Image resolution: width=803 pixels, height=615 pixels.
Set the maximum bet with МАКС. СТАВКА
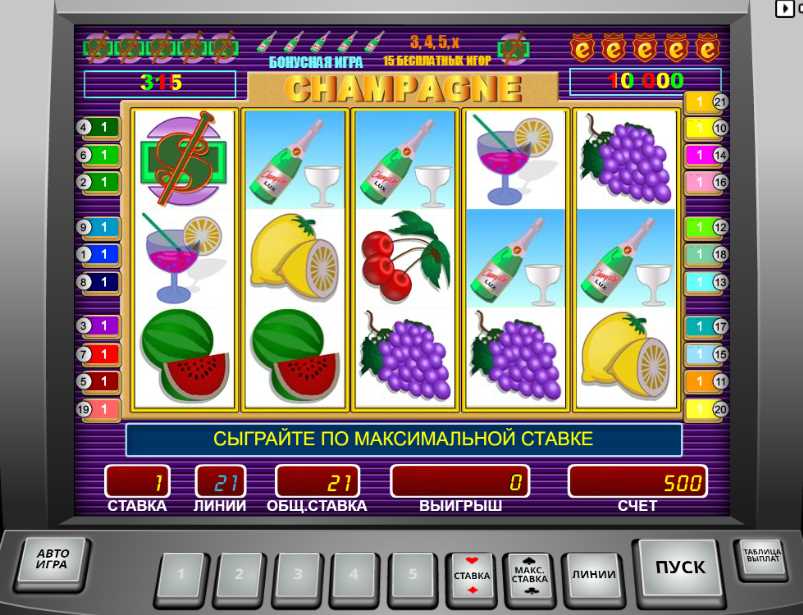point(530,576)
